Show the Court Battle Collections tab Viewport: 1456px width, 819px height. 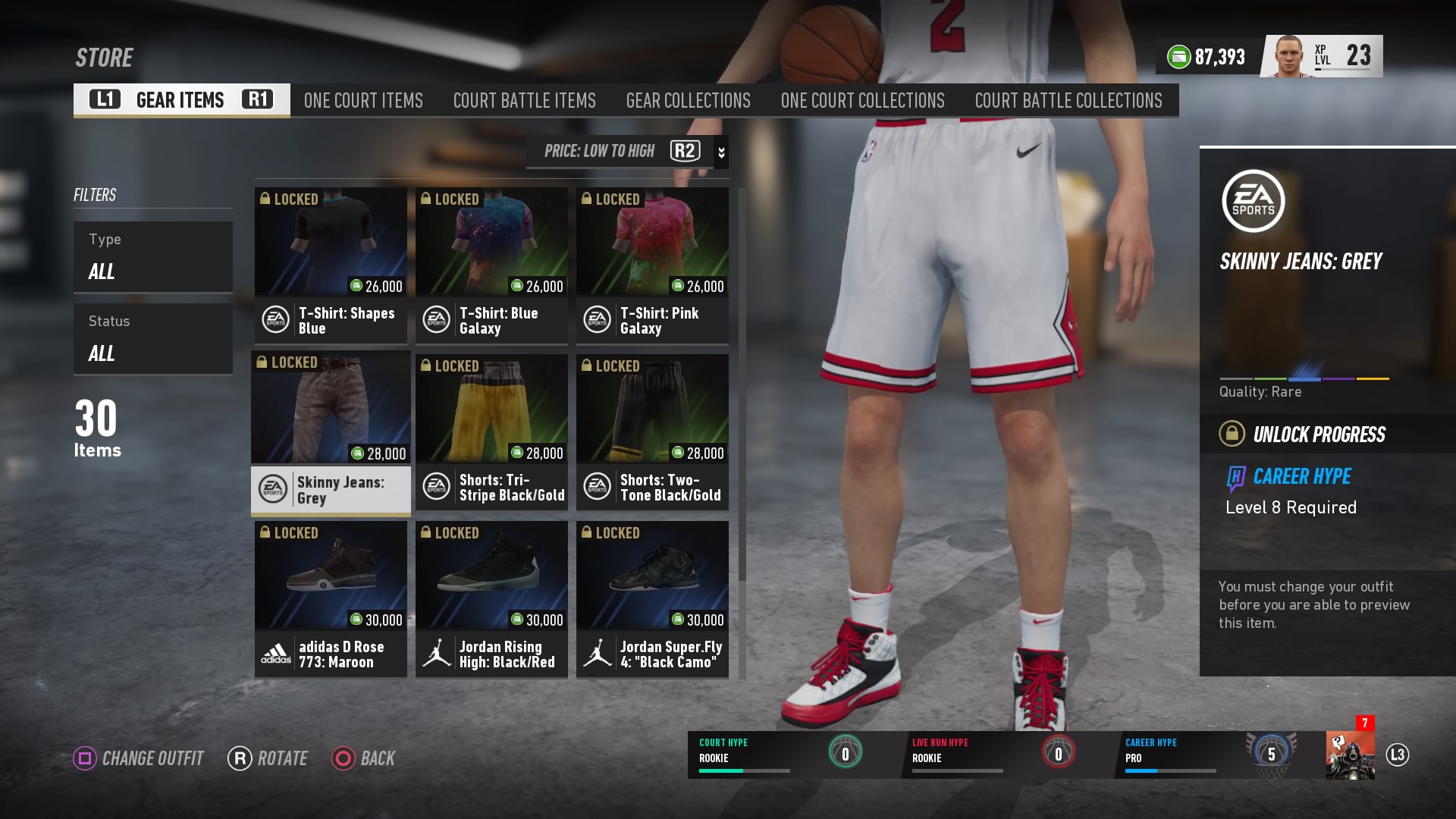(1068, 100)
